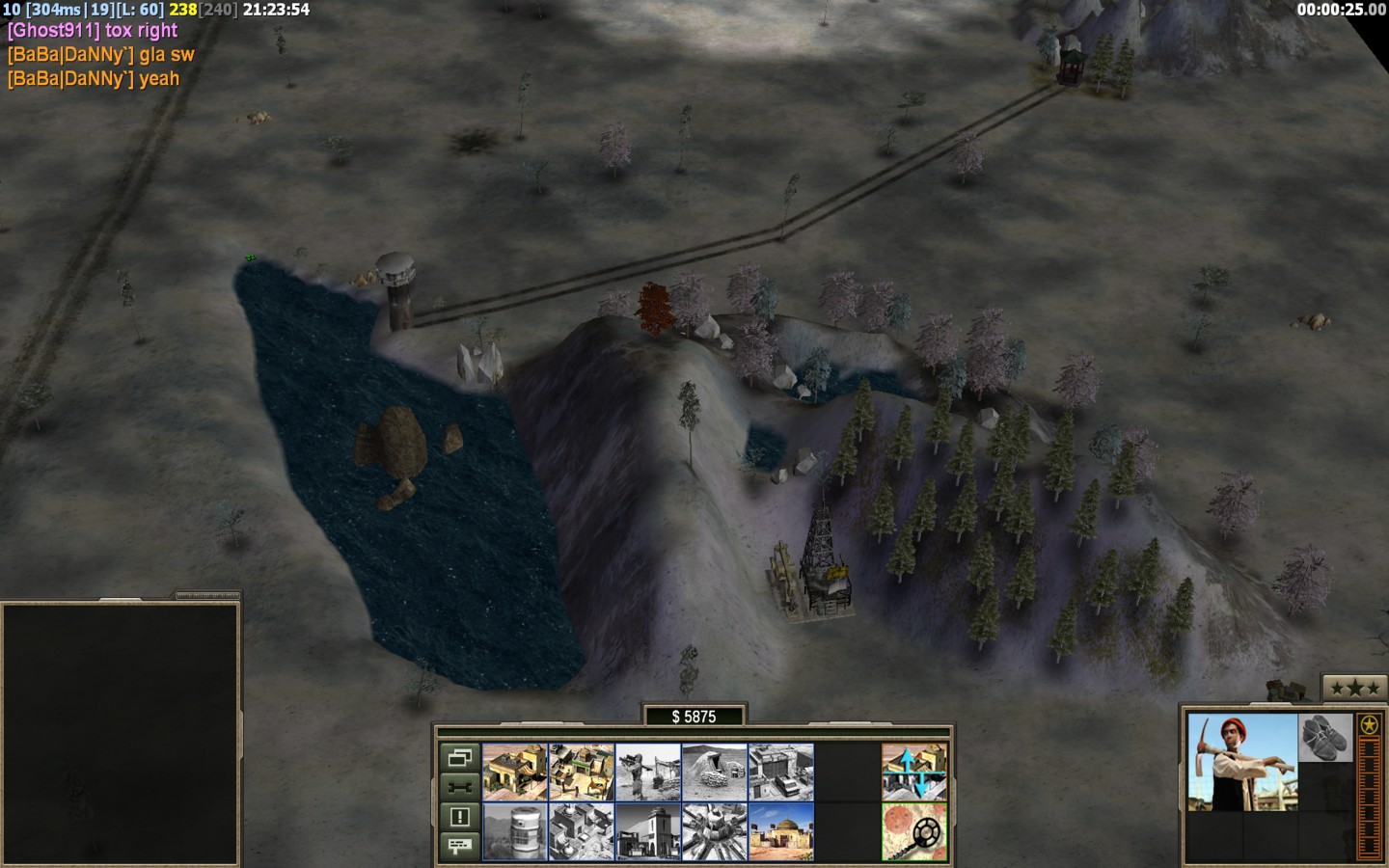Select the Scud Storm build icon

click(x=714, y=831)
